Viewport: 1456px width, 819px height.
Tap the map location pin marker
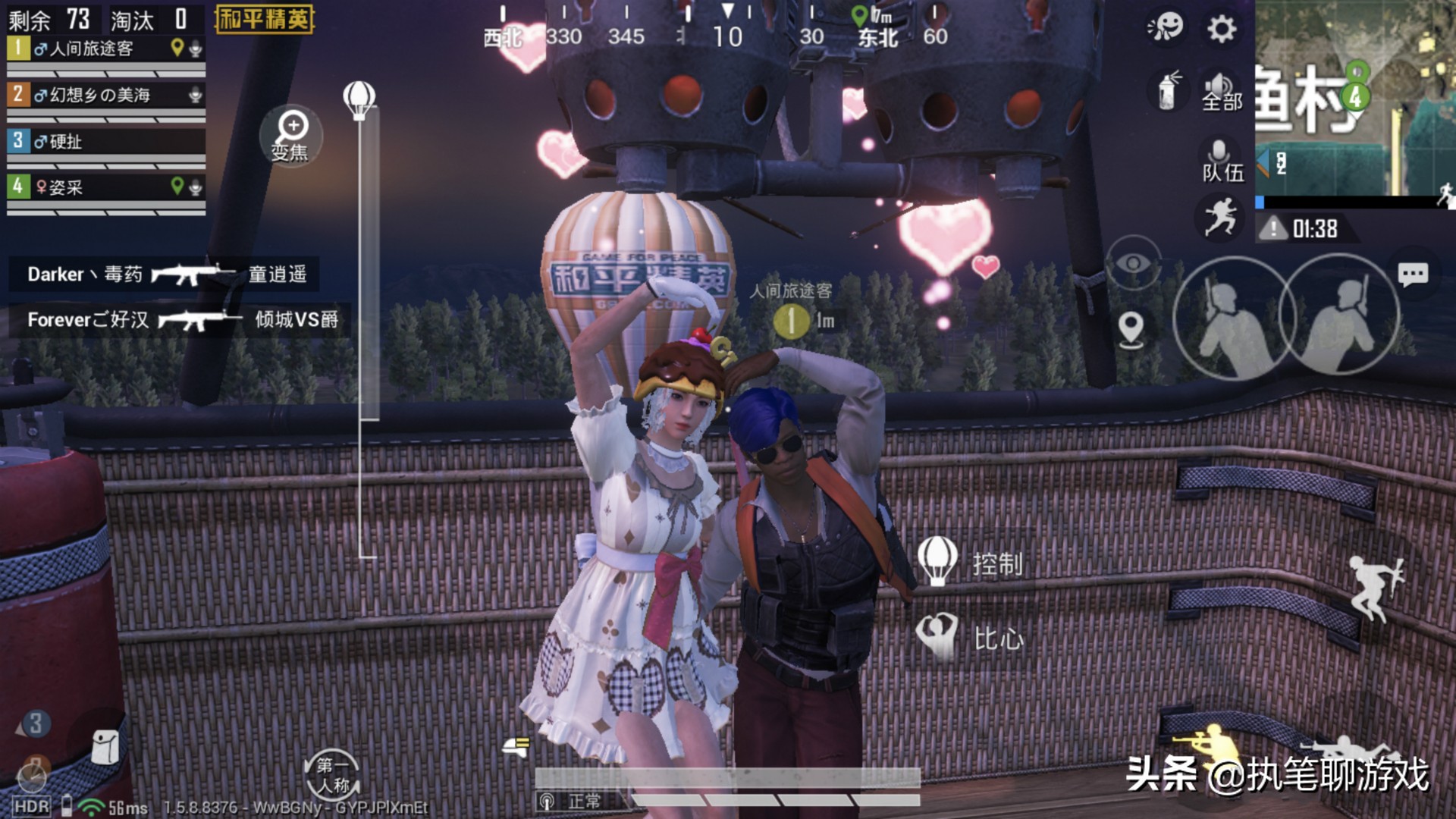(x=1131, y=330)
